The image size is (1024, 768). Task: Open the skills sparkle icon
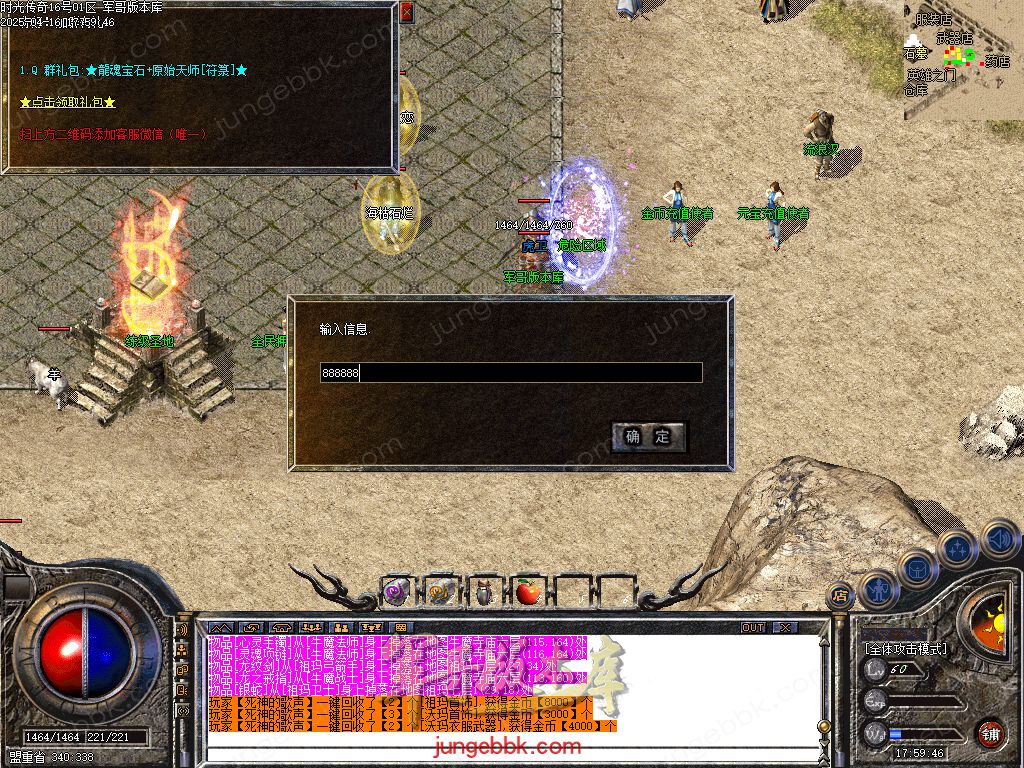(958, 548)
